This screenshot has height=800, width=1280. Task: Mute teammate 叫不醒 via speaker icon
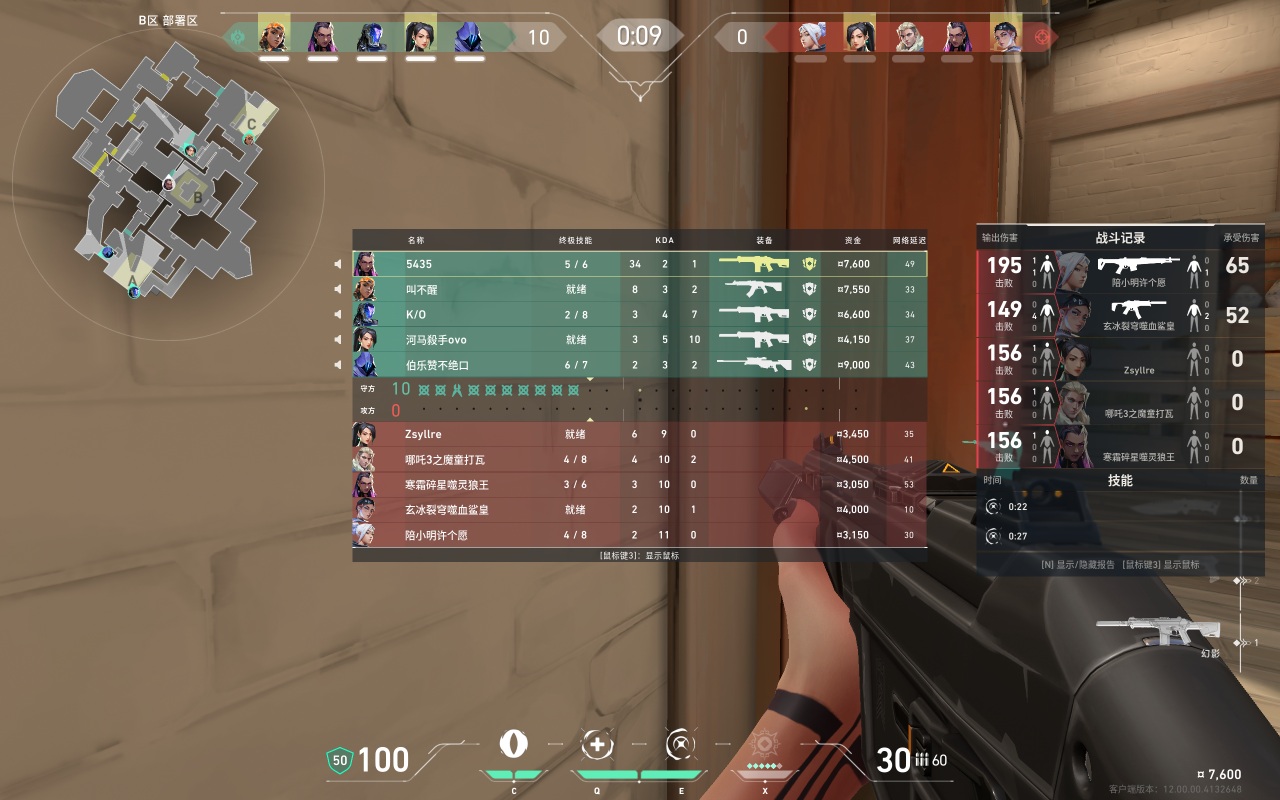[x=338, y=290]
